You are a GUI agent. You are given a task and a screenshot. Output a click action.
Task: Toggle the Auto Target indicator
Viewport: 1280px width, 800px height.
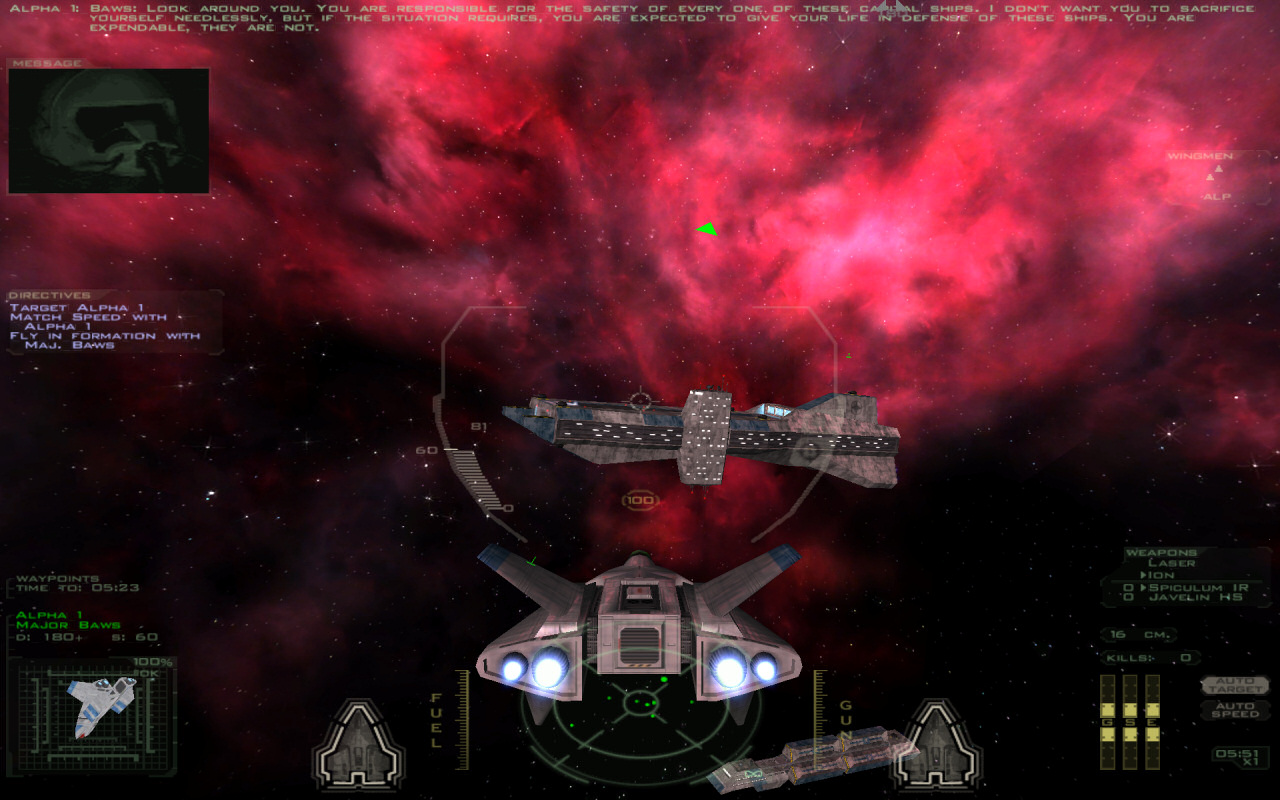(x=1234, y=686)
